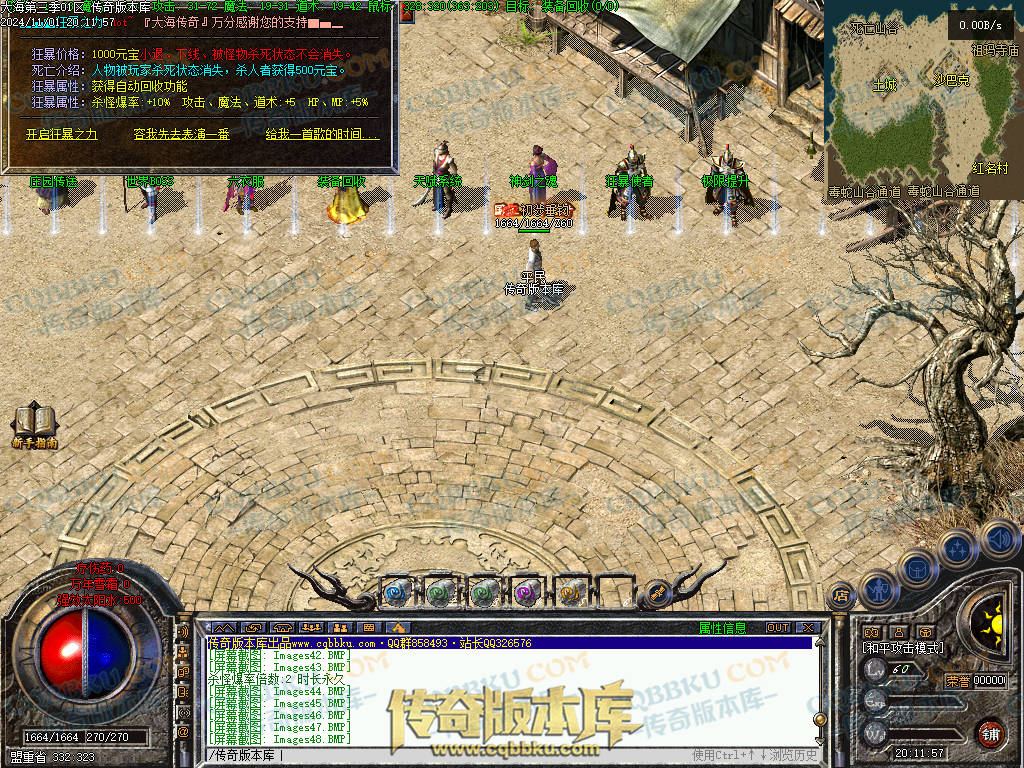
Task: Click the OUT button on chat panel
Action: coord(778,628)
